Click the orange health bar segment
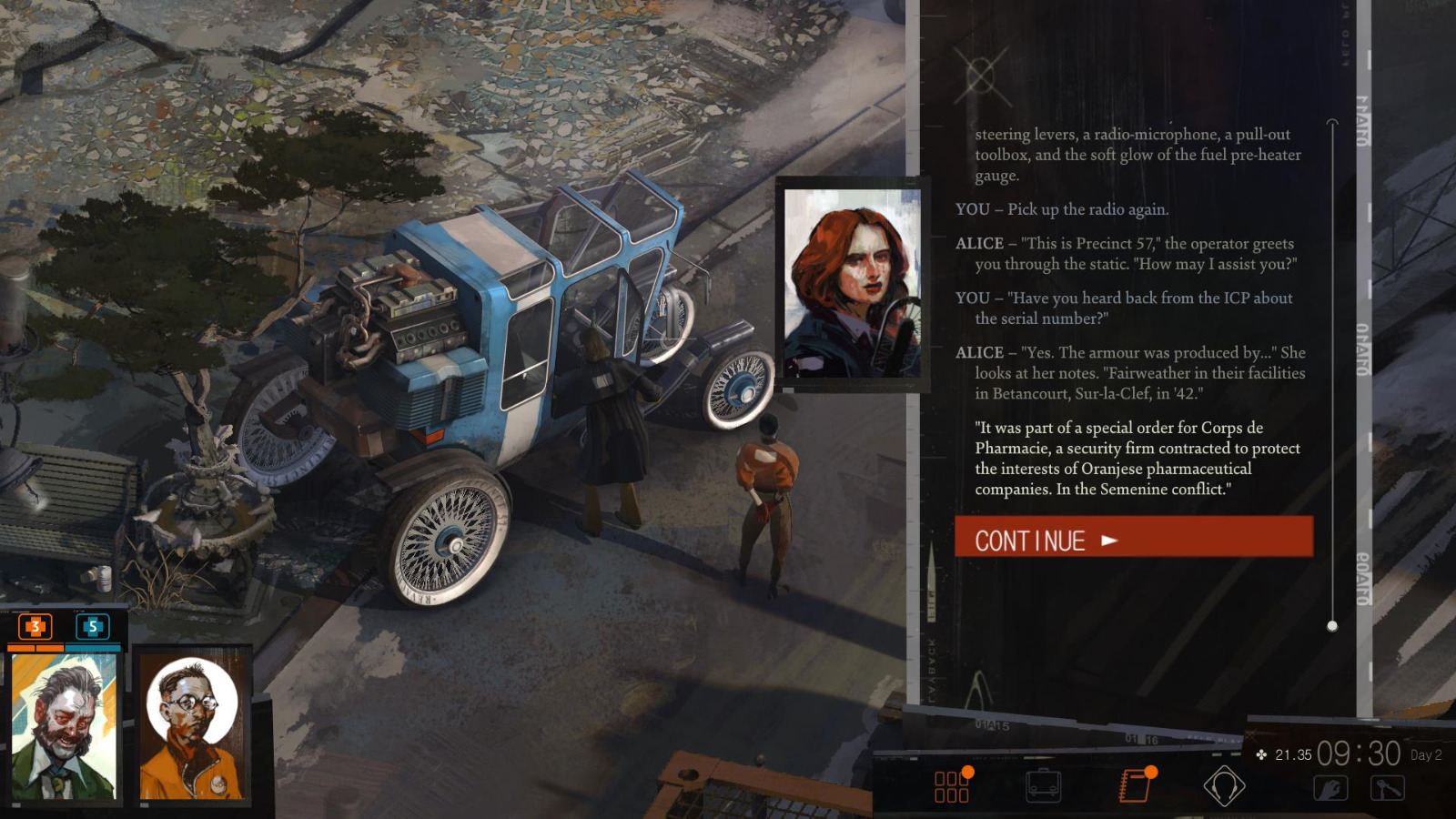Image resolution: width=1456 pixels, height=819 pixels. (36, 646)
